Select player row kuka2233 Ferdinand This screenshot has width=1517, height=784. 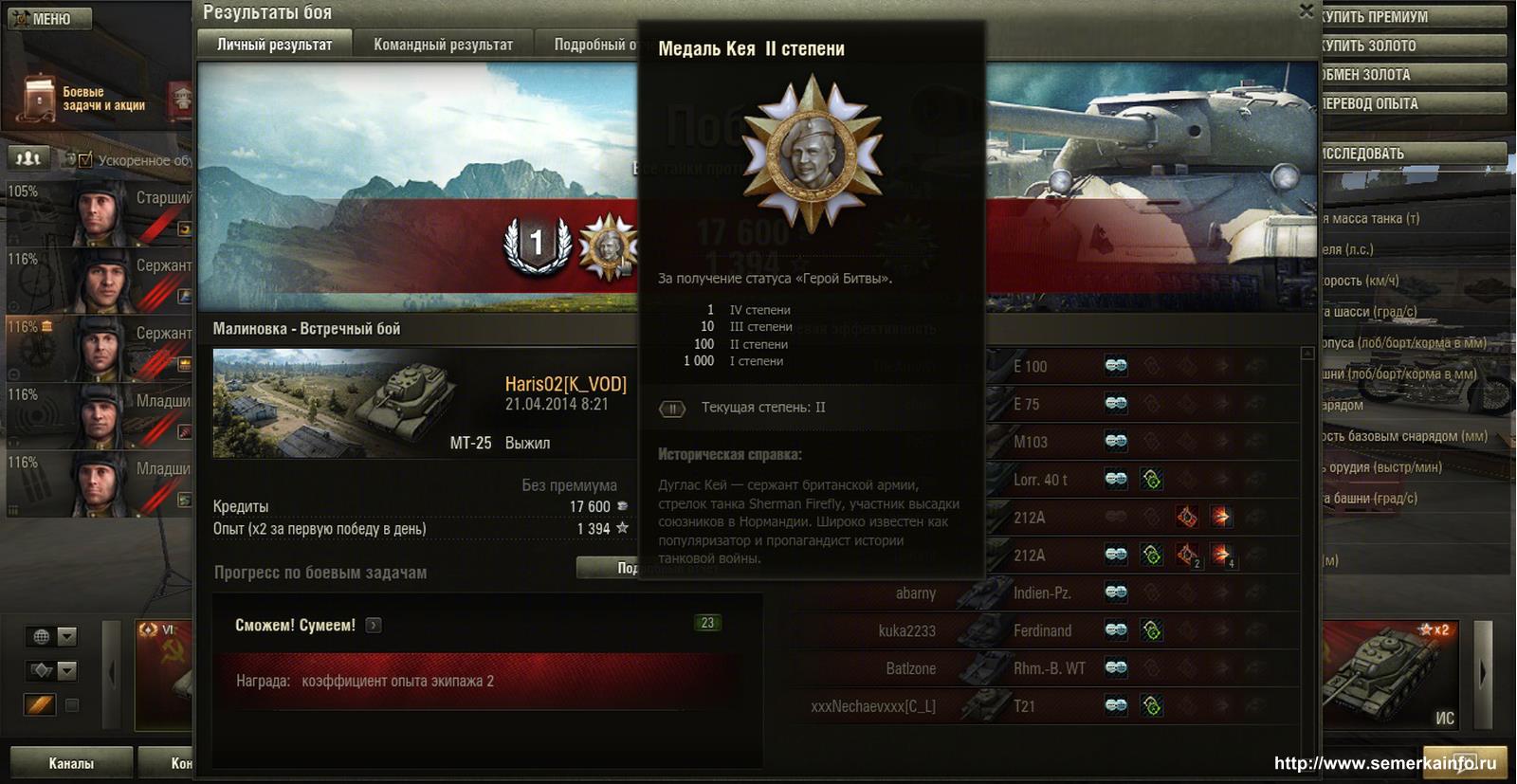1043,631
